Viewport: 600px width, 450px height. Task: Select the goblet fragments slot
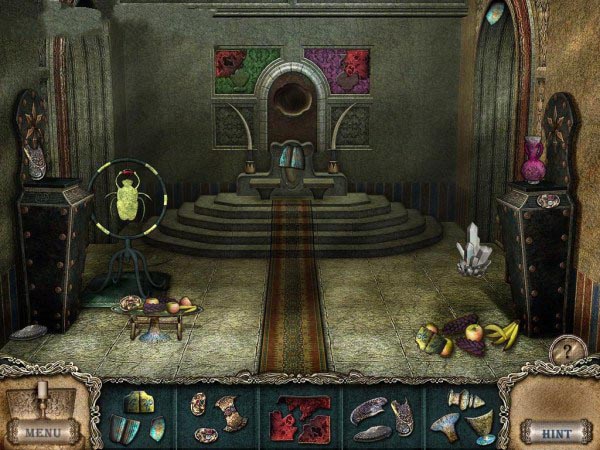461,417
